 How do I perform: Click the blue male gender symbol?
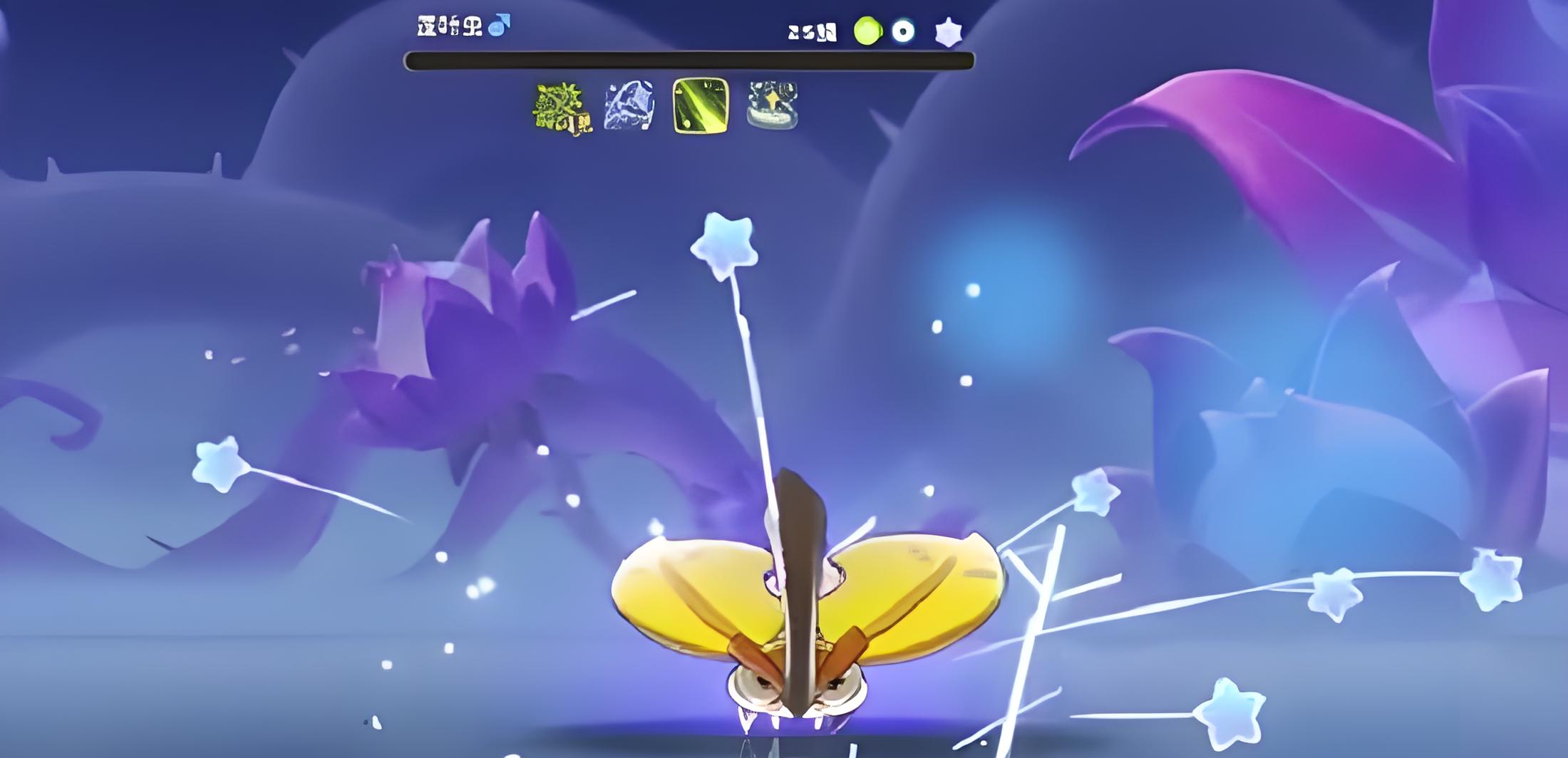point(500,25)
